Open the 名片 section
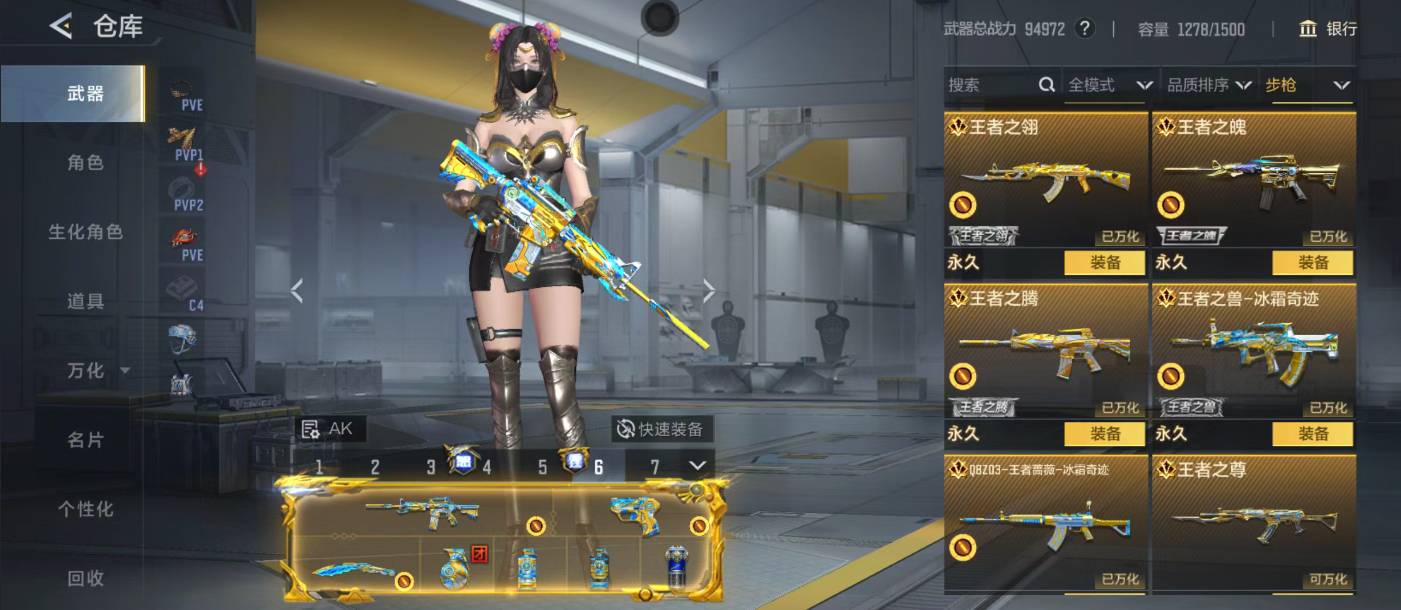The image size is (1401, 610). coord(85,440)
